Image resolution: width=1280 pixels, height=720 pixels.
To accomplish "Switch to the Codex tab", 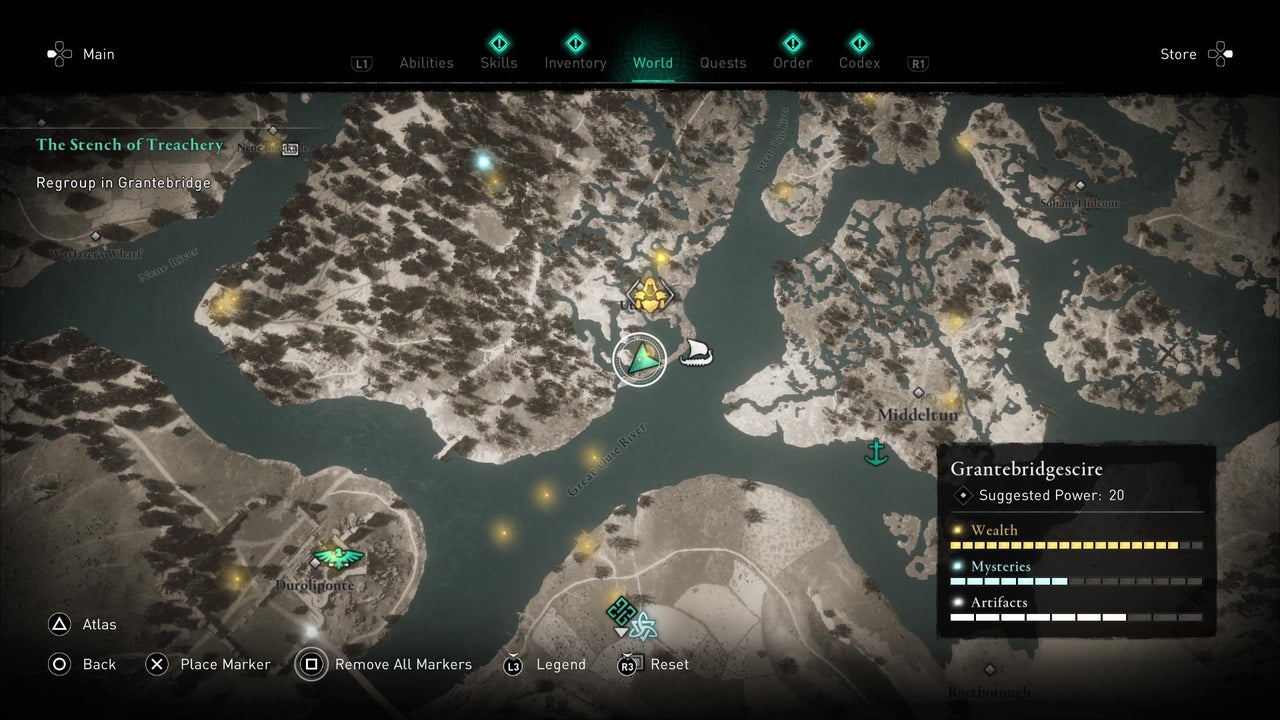I will coord(859,63).
